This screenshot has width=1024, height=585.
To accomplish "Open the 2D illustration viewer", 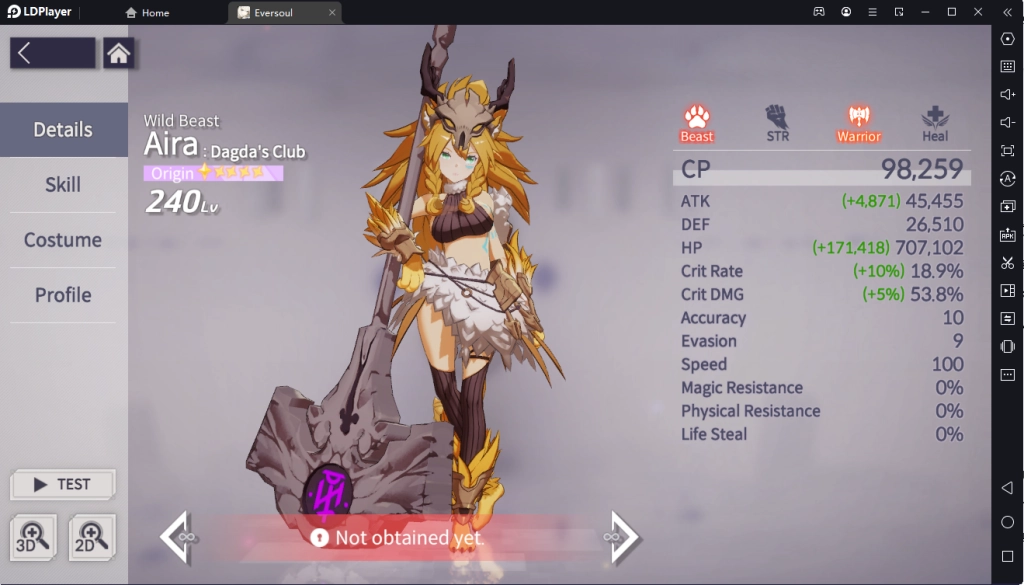I will coord(92,537).
